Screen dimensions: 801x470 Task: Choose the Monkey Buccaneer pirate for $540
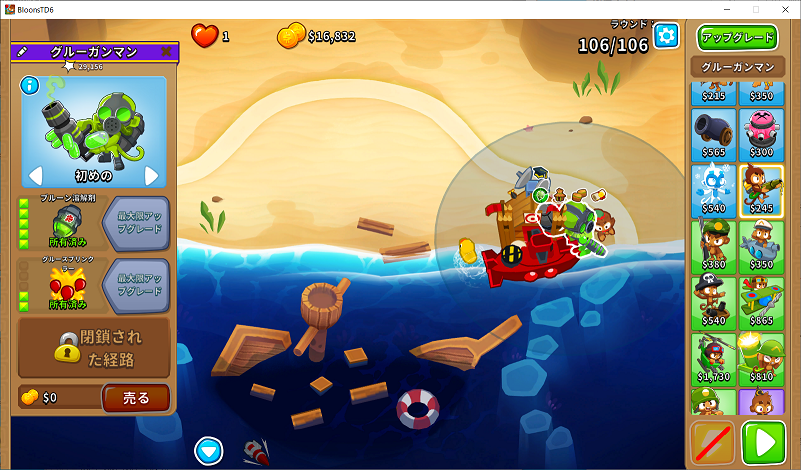[x=713, y=301]
